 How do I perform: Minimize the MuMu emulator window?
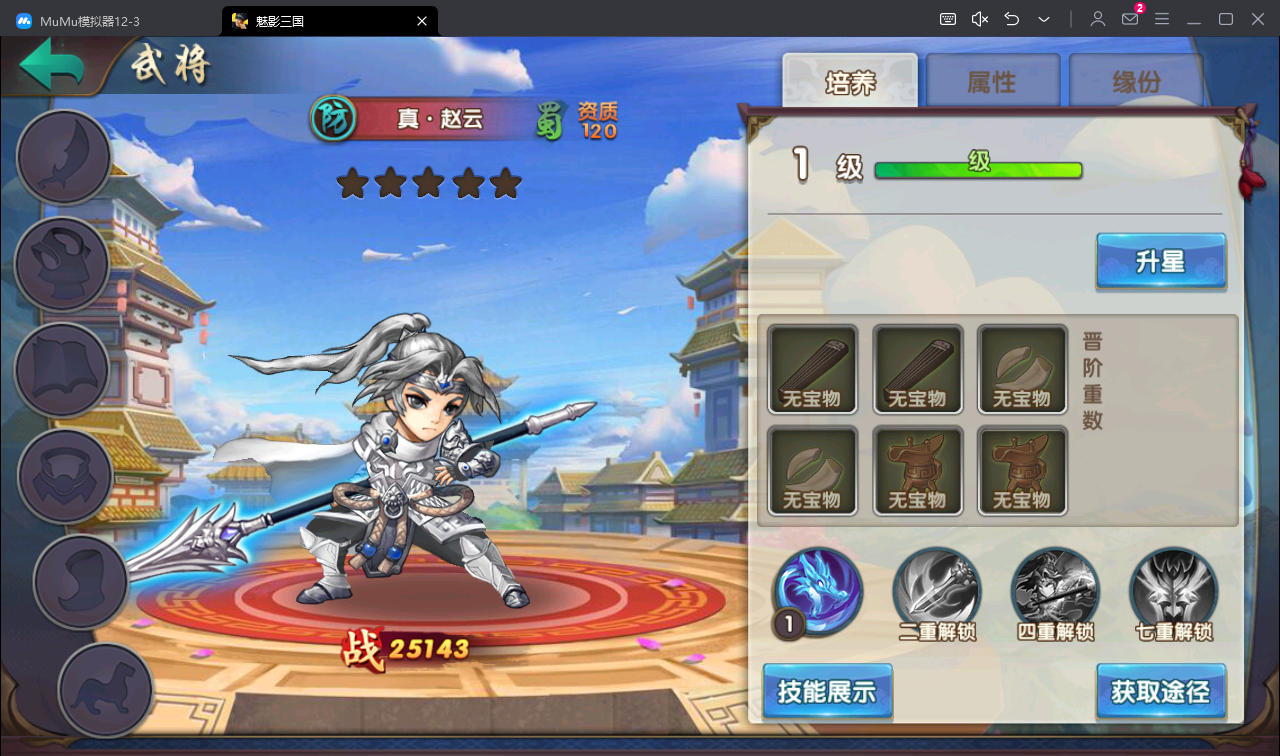click(1193, 20)
